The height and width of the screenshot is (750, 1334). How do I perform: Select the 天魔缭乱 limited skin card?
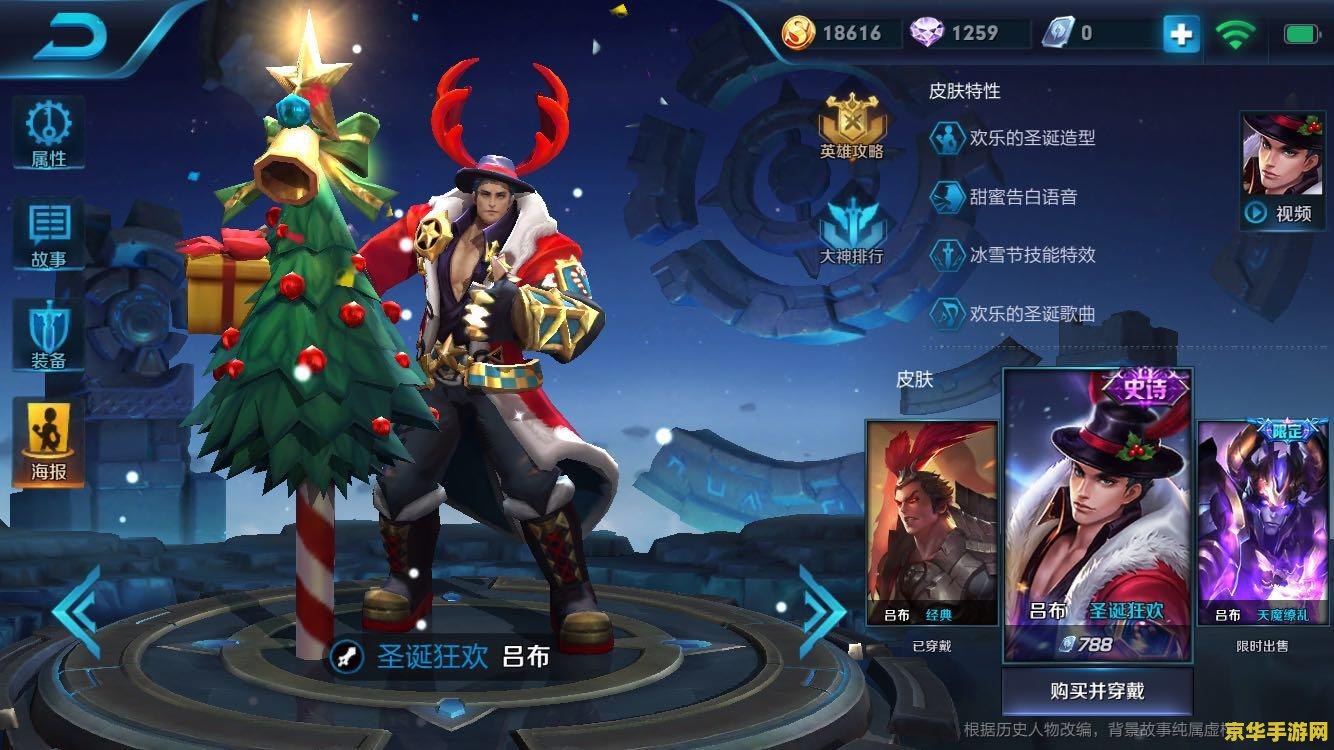coord(1262,522)
